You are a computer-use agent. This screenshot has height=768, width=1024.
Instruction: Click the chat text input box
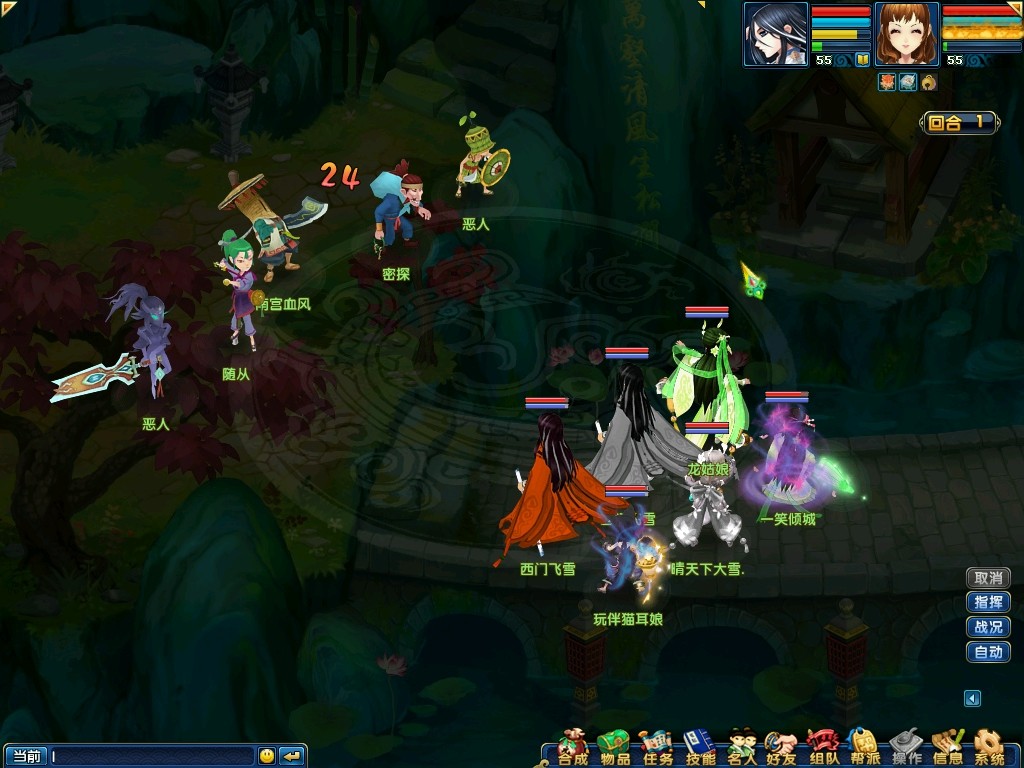click(x=152, y=756)
